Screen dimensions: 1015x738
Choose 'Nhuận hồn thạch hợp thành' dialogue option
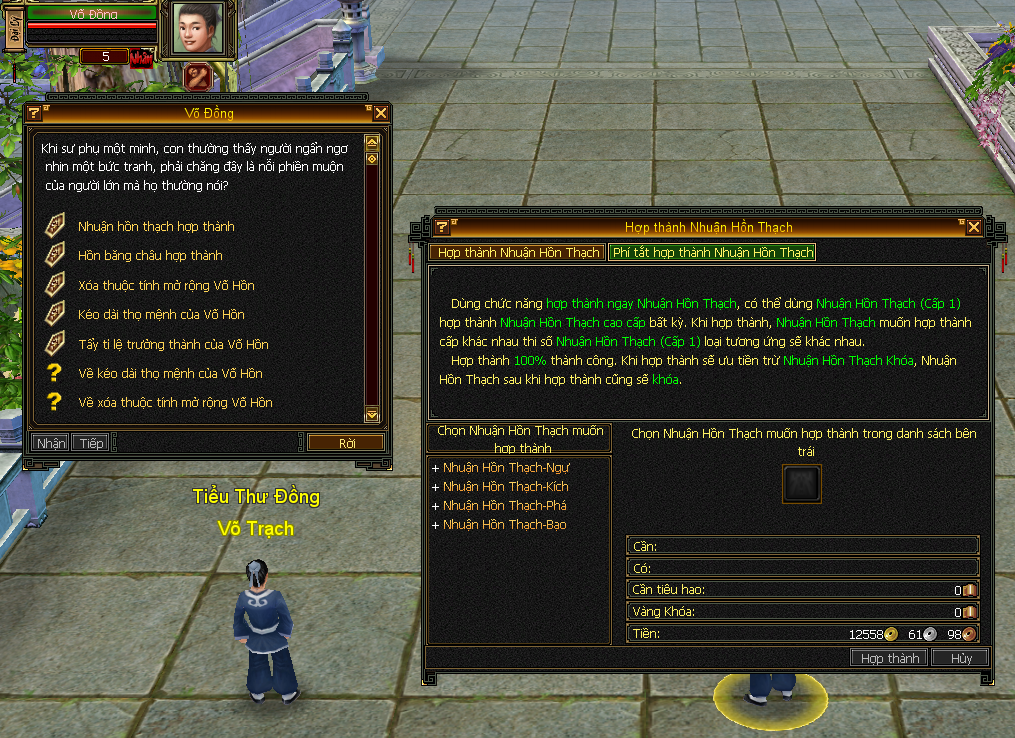[x=156, y=227]
